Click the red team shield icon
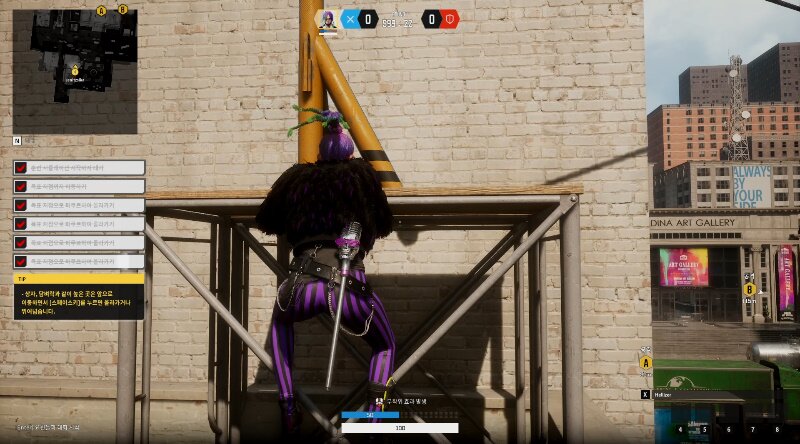This screenshot has height=444, width=800. (x=450, y=18)
